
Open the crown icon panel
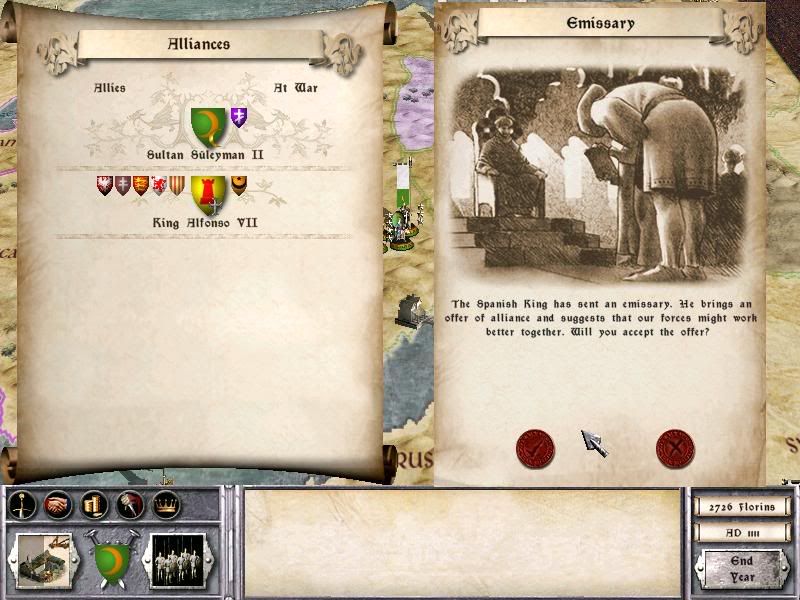166,505
